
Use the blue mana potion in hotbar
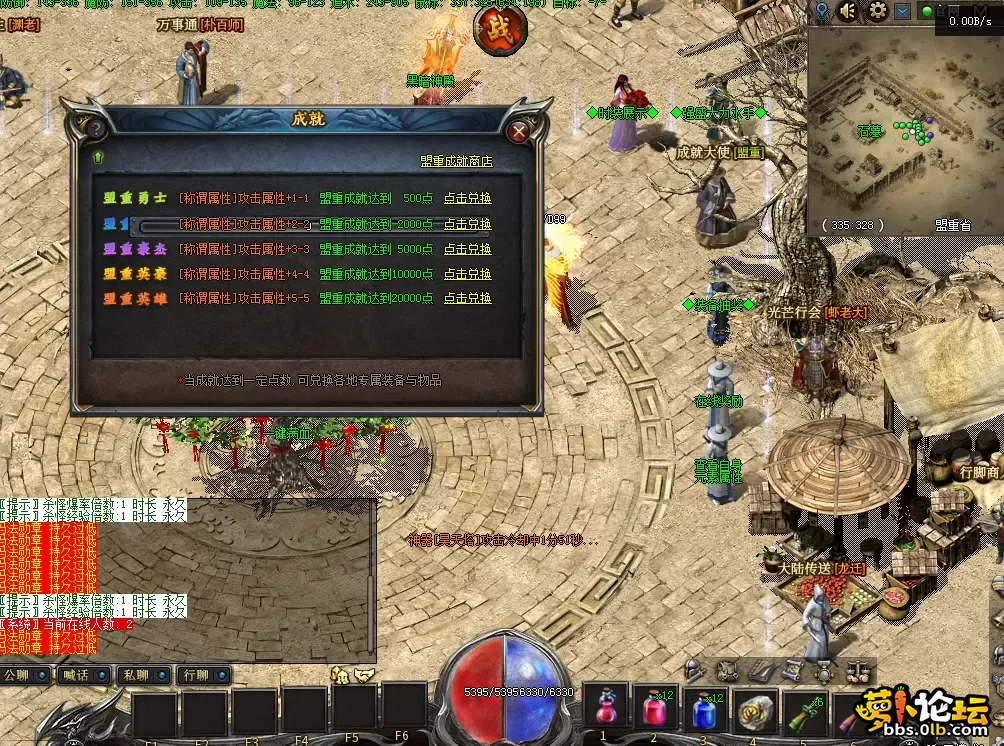click(x=704, y=712)
